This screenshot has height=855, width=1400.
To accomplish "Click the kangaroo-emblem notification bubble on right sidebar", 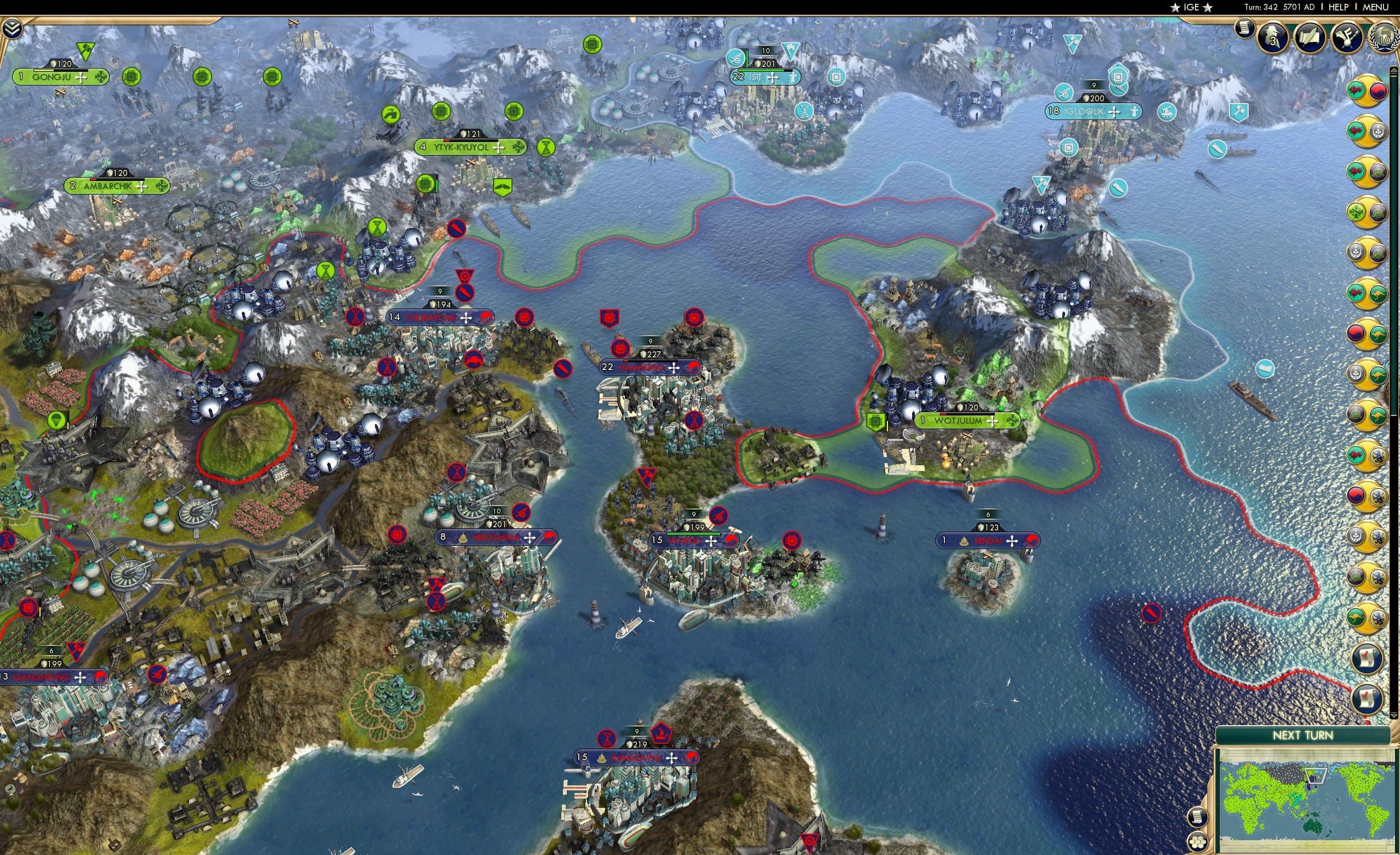I will [x=1379, y=292].
